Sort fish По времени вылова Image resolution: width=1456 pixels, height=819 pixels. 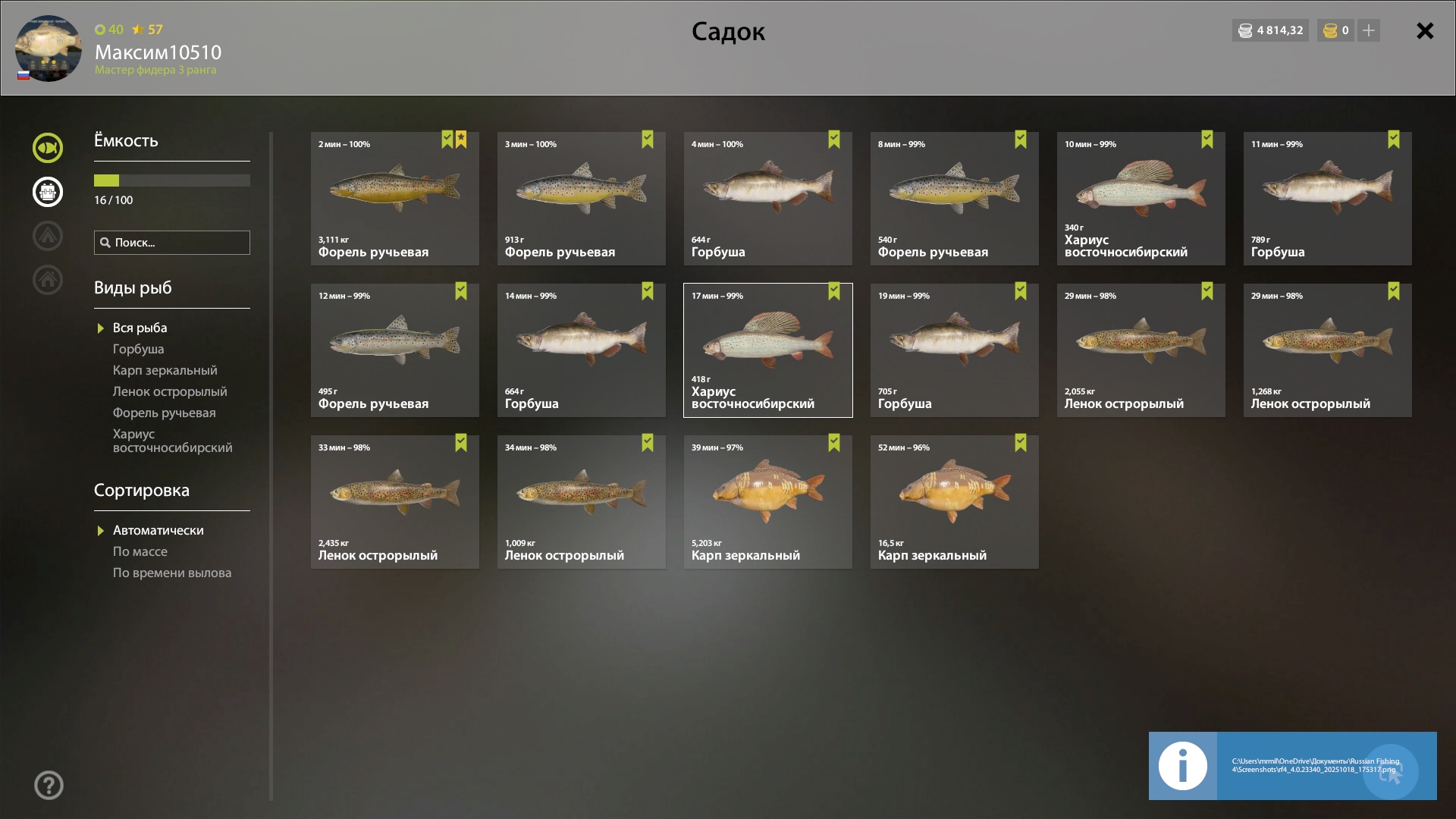click(172, 573)
